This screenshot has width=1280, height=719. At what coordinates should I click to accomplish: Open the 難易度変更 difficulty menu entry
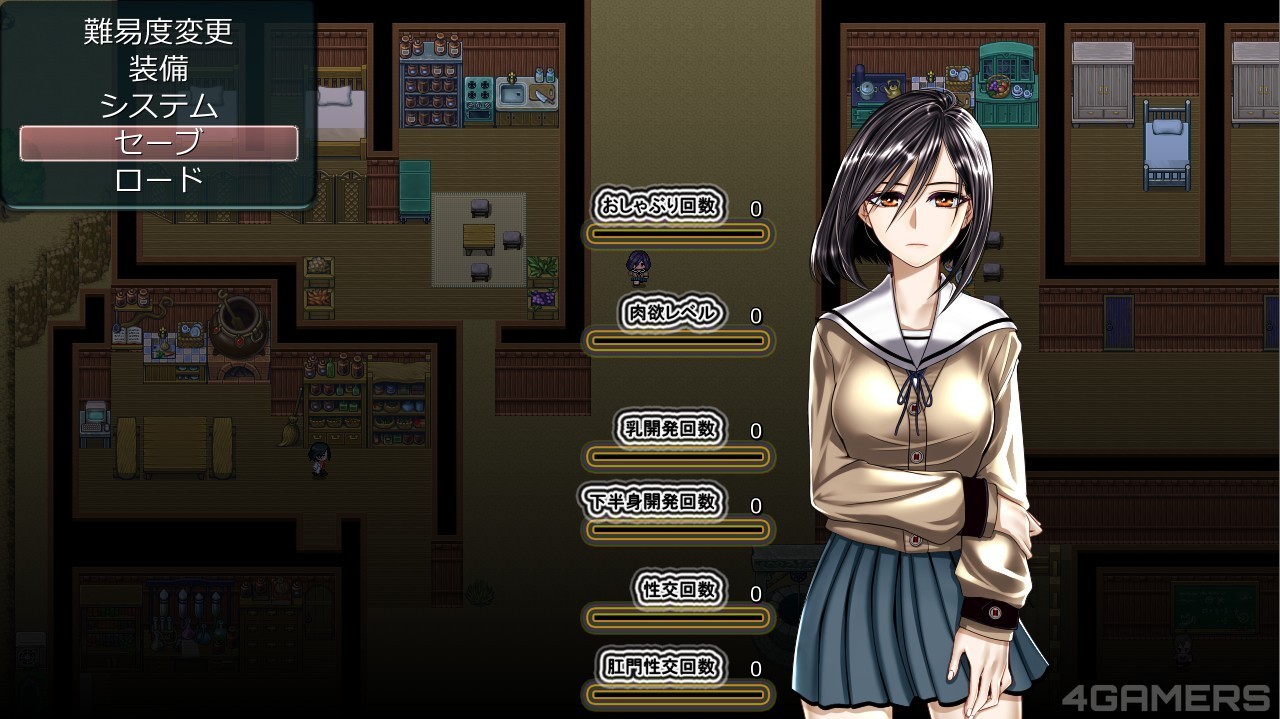(158, 31)
